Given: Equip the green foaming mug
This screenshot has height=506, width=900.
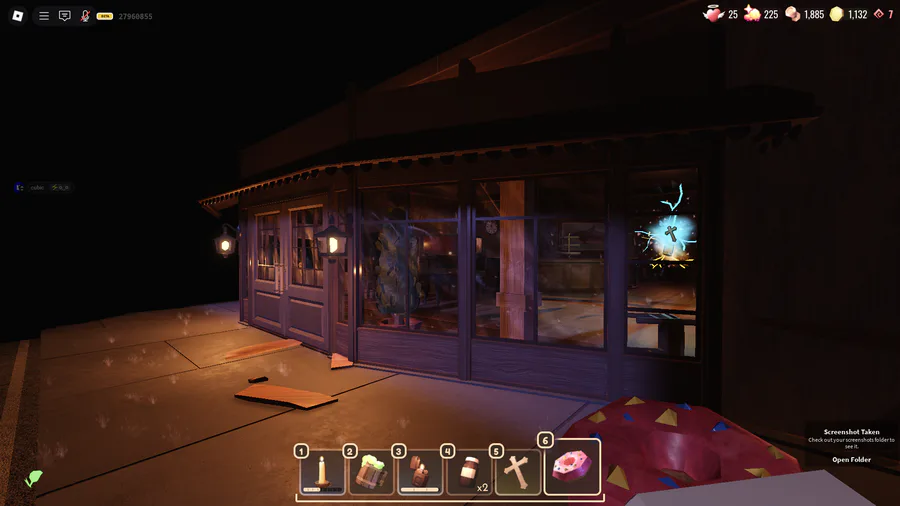Looking at the screenshot, I should click(x=371, y=472).
